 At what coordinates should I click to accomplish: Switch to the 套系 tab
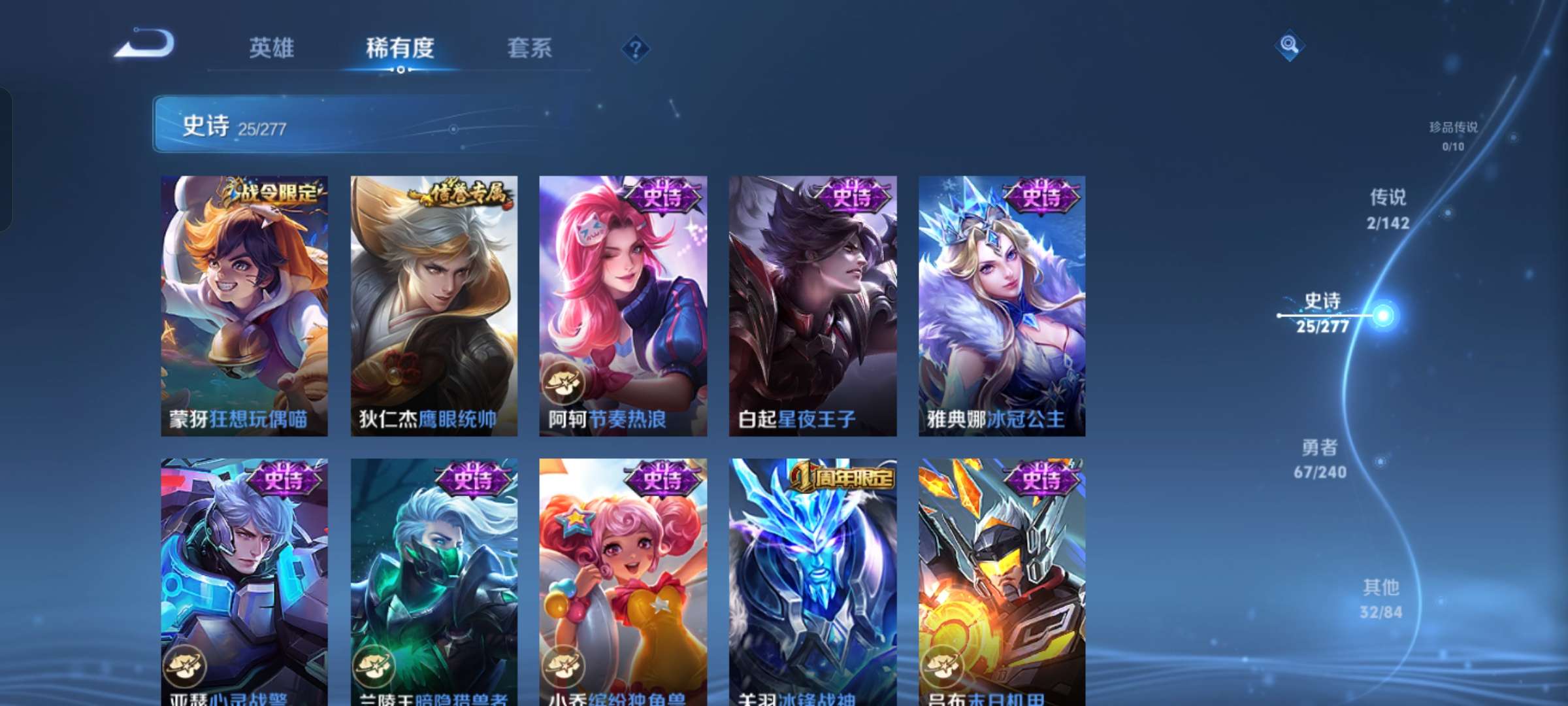(x=529, y=48)
